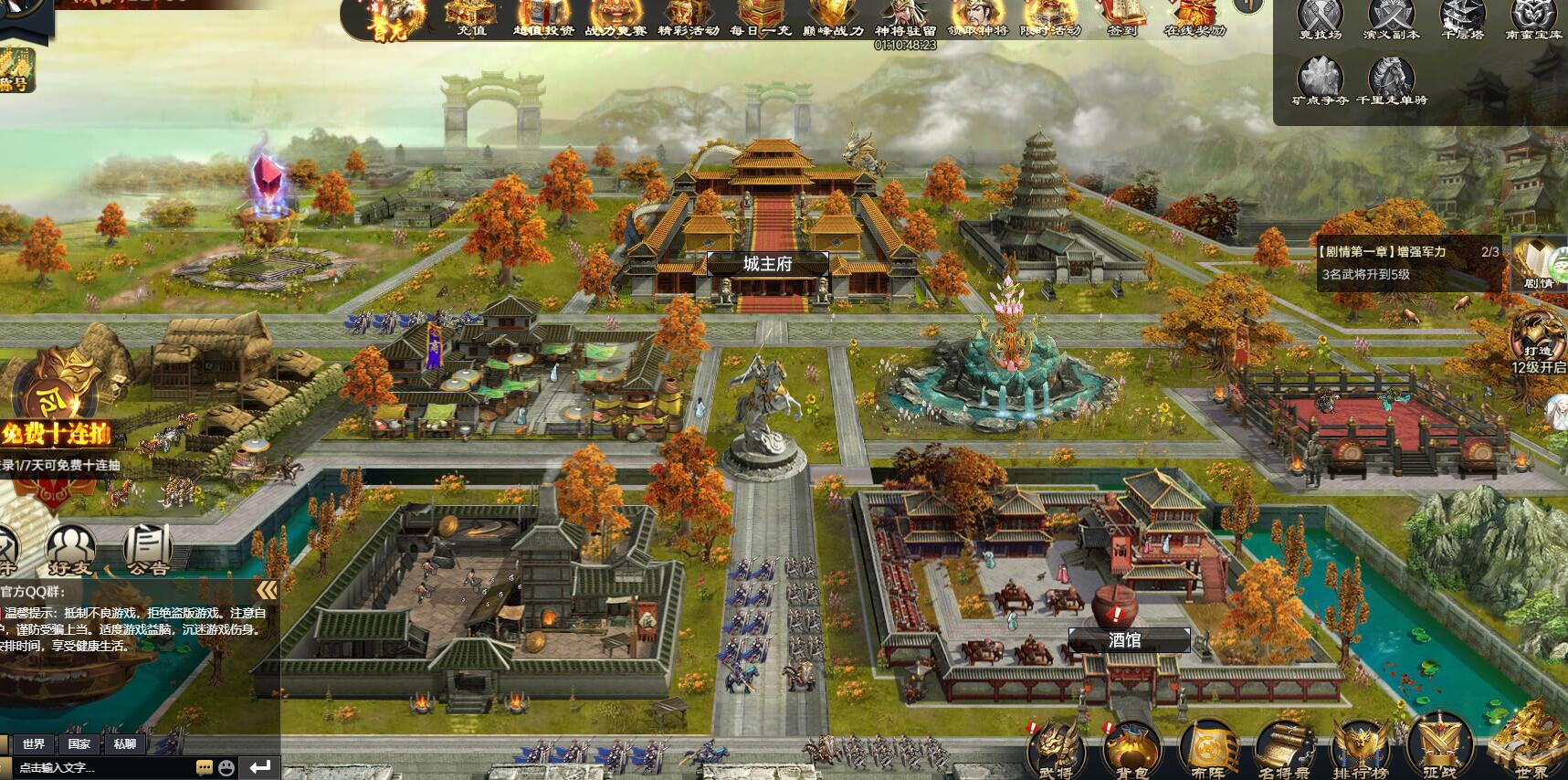Viewport: 1568px width, 780px height.
Task: Open the 在线奖励 online rewards icon
Action: tap(1194, 16)
